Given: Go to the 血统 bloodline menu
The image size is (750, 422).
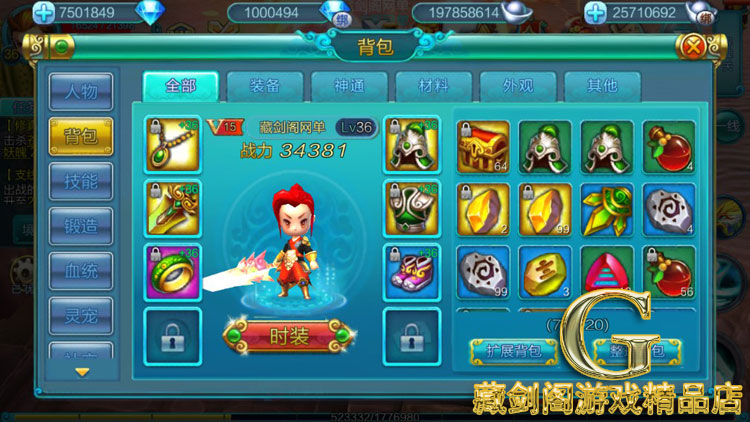Looking at the screenshot, I should pyautogui.click(x=81, y=271).
